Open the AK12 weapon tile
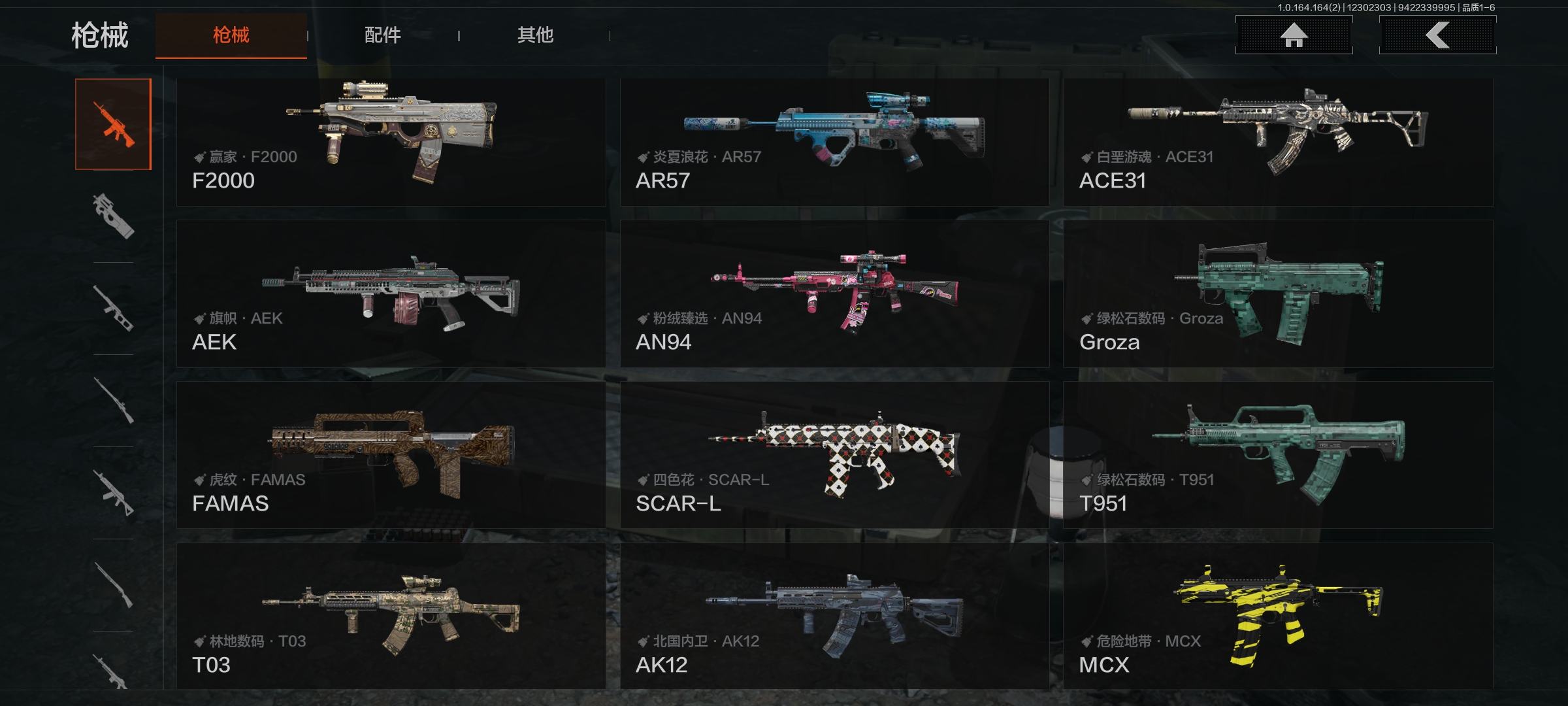 [x=834, y=616]
